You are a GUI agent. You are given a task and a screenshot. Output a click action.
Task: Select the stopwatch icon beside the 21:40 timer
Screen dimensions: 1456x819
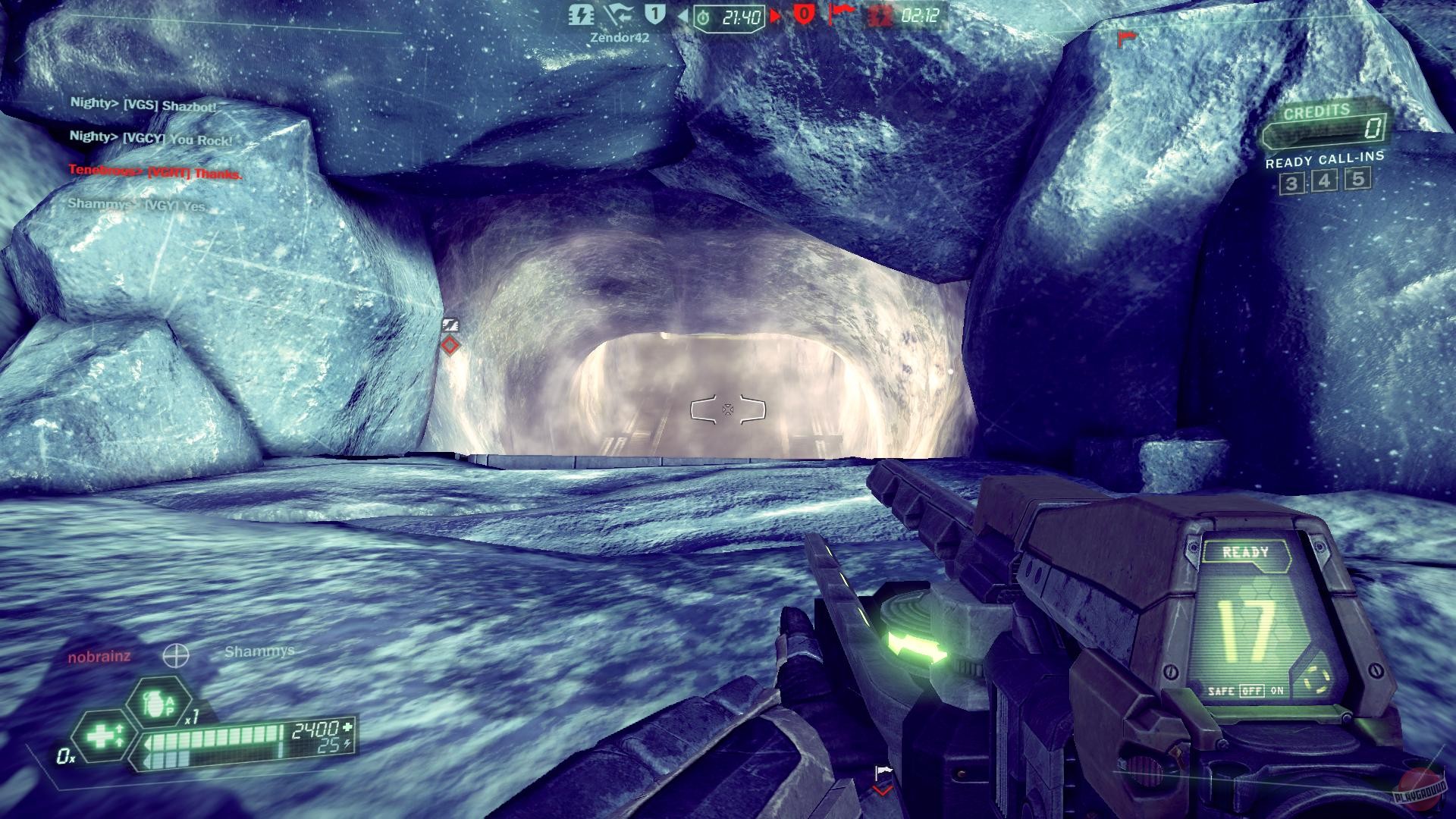[x=704, y=16]
